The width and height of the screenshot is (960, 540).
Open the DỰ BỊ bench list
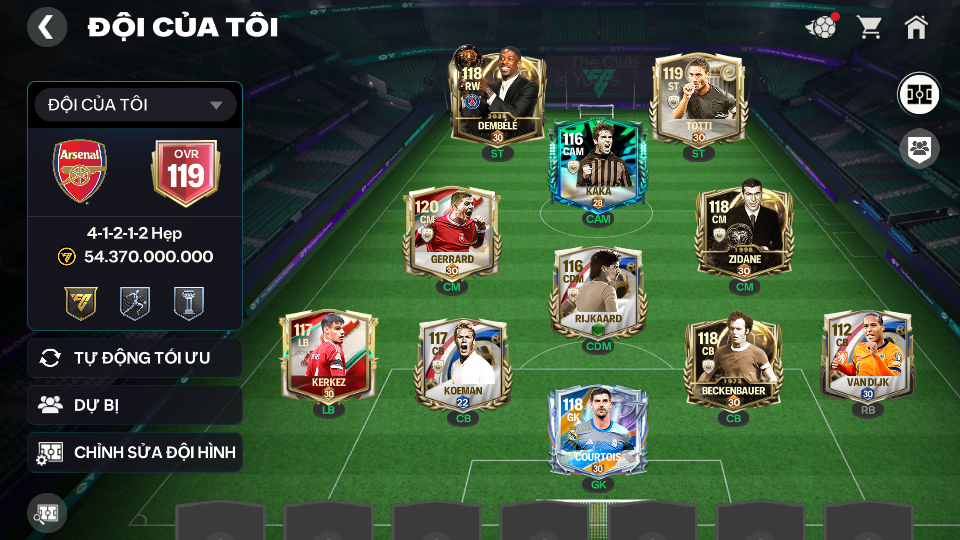pos(135,405)
